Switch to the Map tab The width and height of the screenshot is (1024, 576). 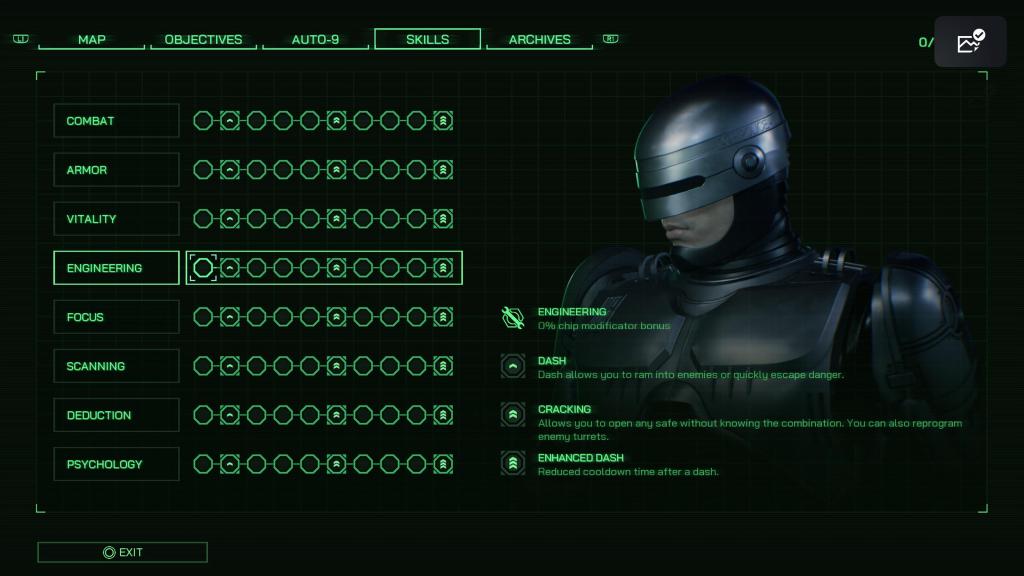[91, 40]
